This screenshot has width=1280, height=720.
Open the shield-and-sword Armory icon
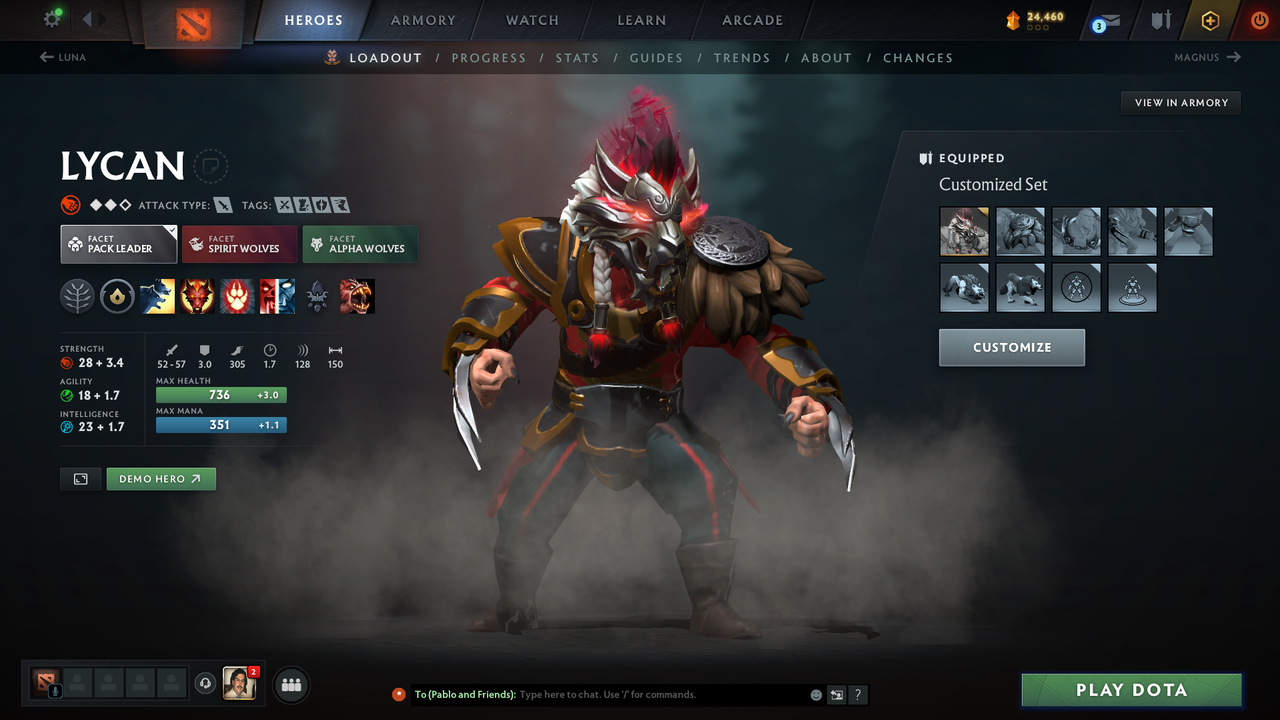[x=1160, y=20]
